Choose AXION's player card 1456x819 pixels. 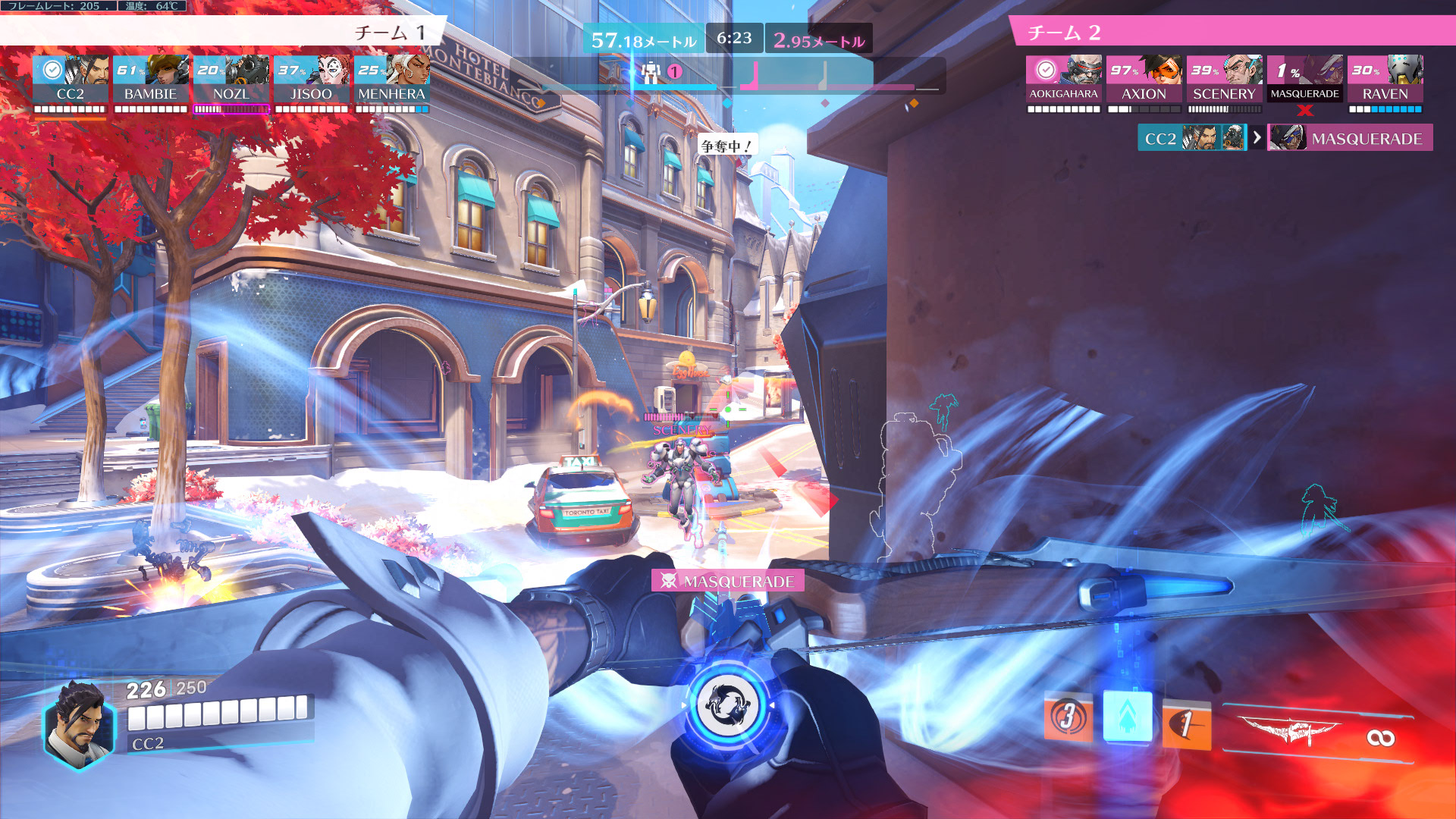pos(1144,79)
